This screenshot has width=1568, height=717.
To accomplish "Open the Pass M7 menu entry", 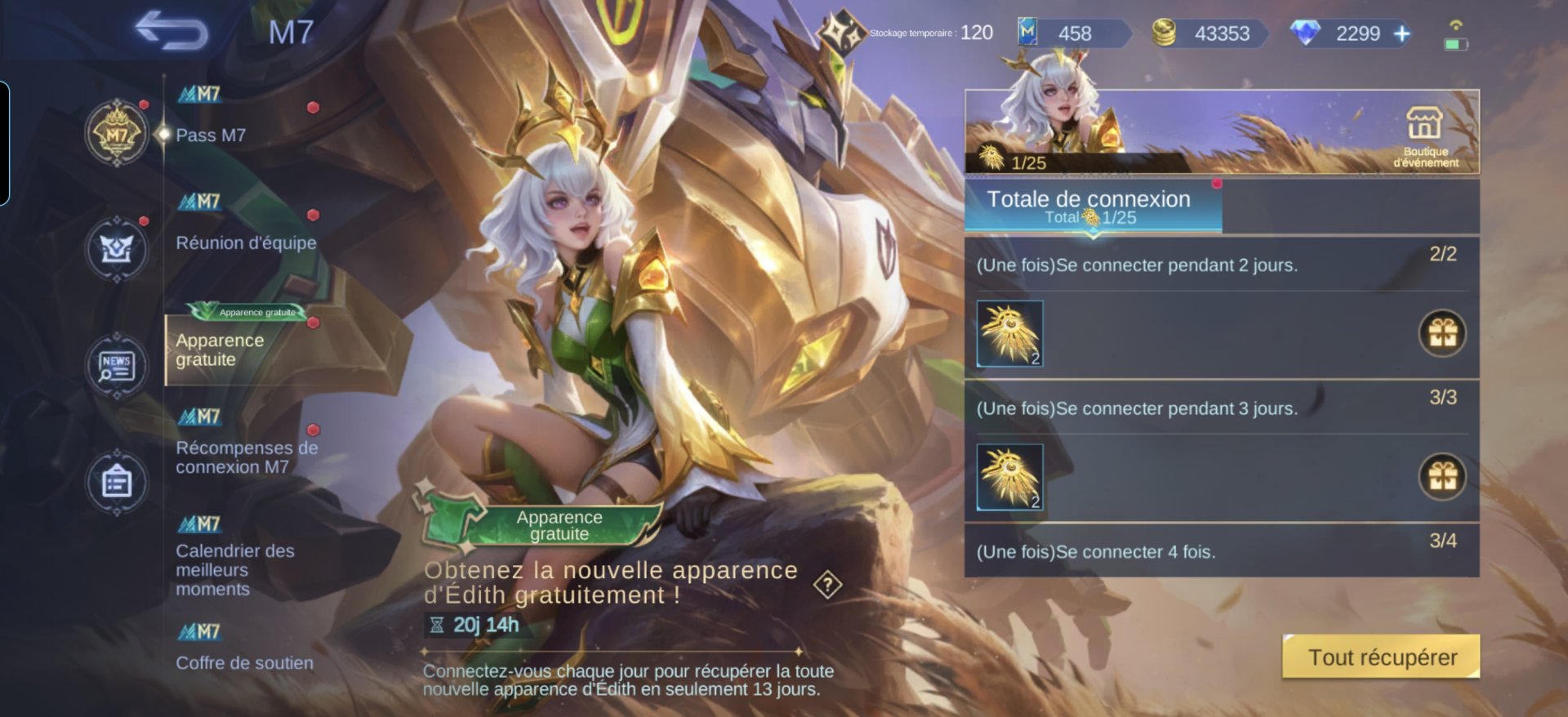I will click(211, 135).
